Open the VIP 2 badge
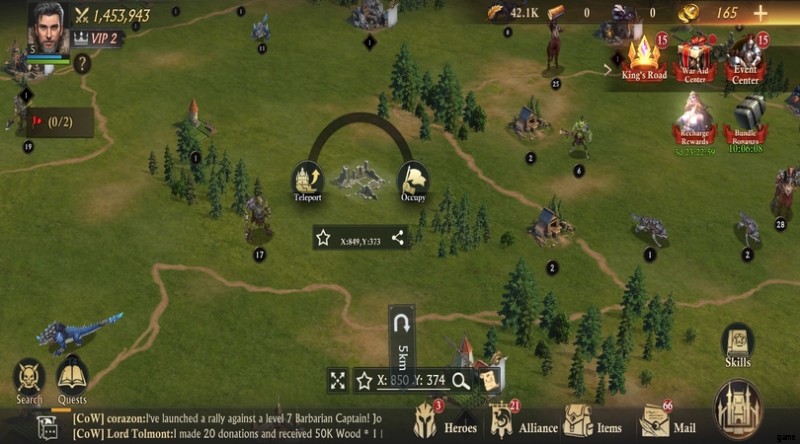This screenshot has height=444, width=800. coord(96,39)
